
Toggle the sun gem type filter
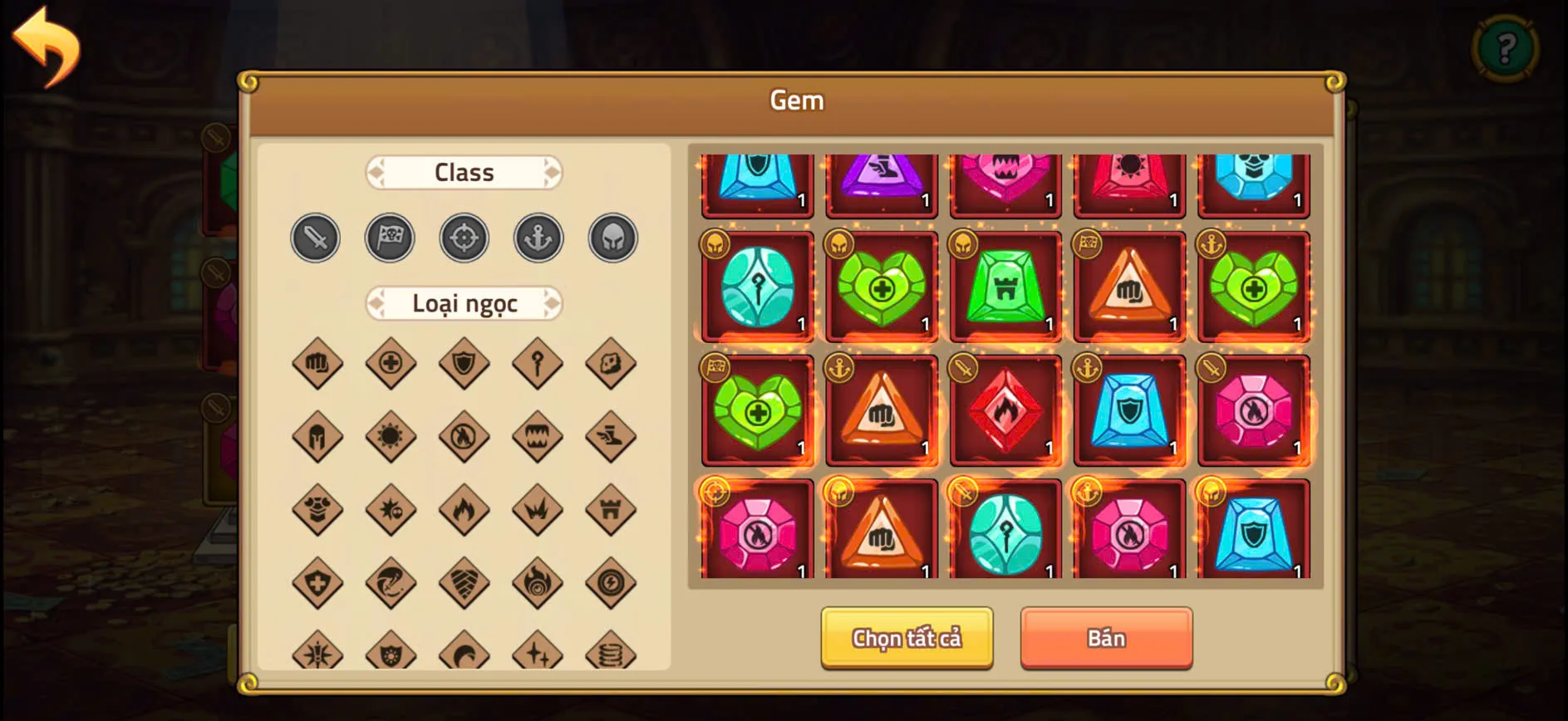pos(389,436)
